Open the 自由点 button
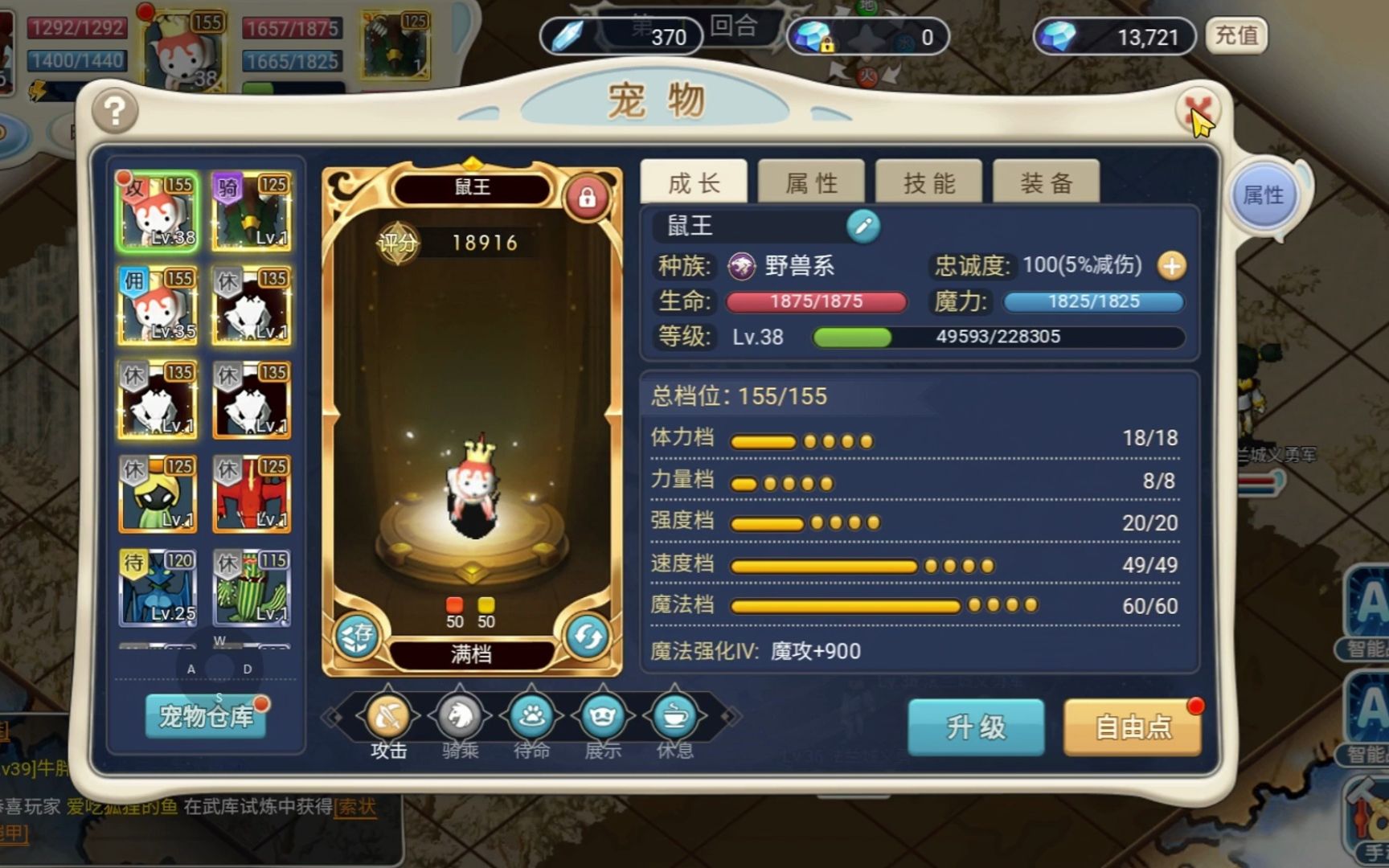The image size is (1389, 868). [x=1133, y=727]
